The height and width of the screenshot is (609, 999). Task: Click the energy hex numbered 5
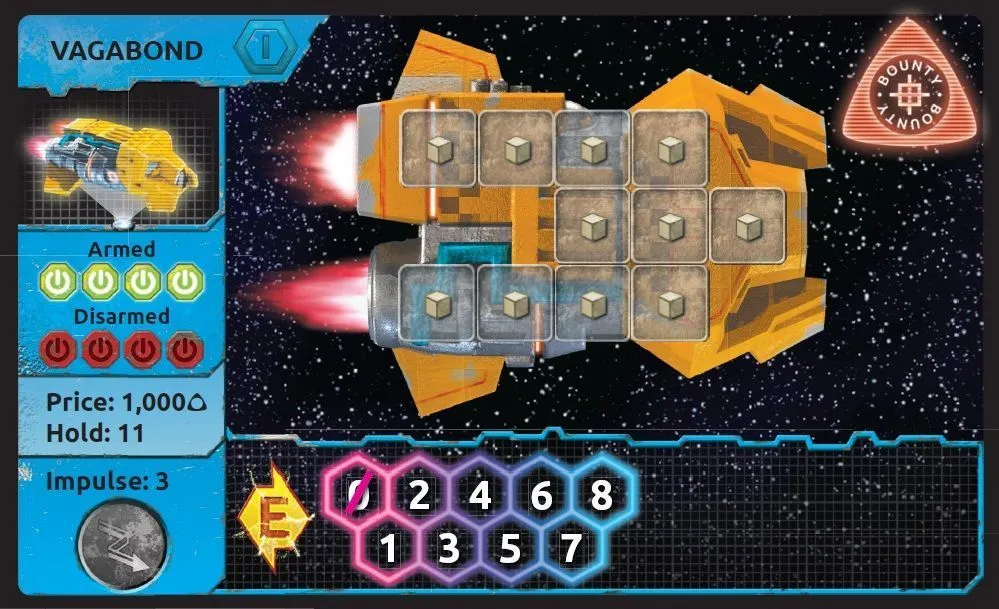[510, 548]
